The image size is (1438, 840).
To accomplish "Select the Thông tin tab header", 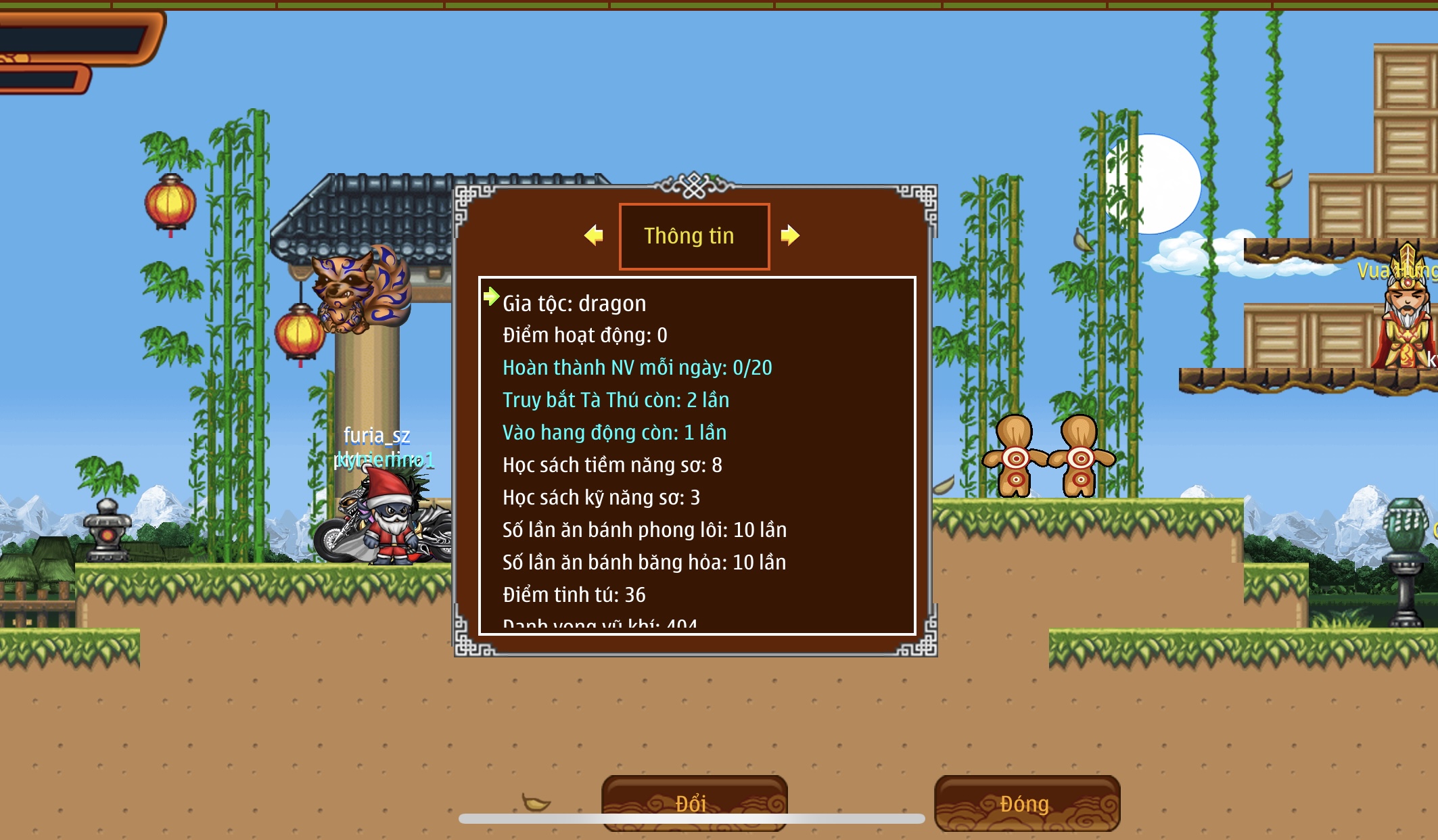I will [694, 236].
